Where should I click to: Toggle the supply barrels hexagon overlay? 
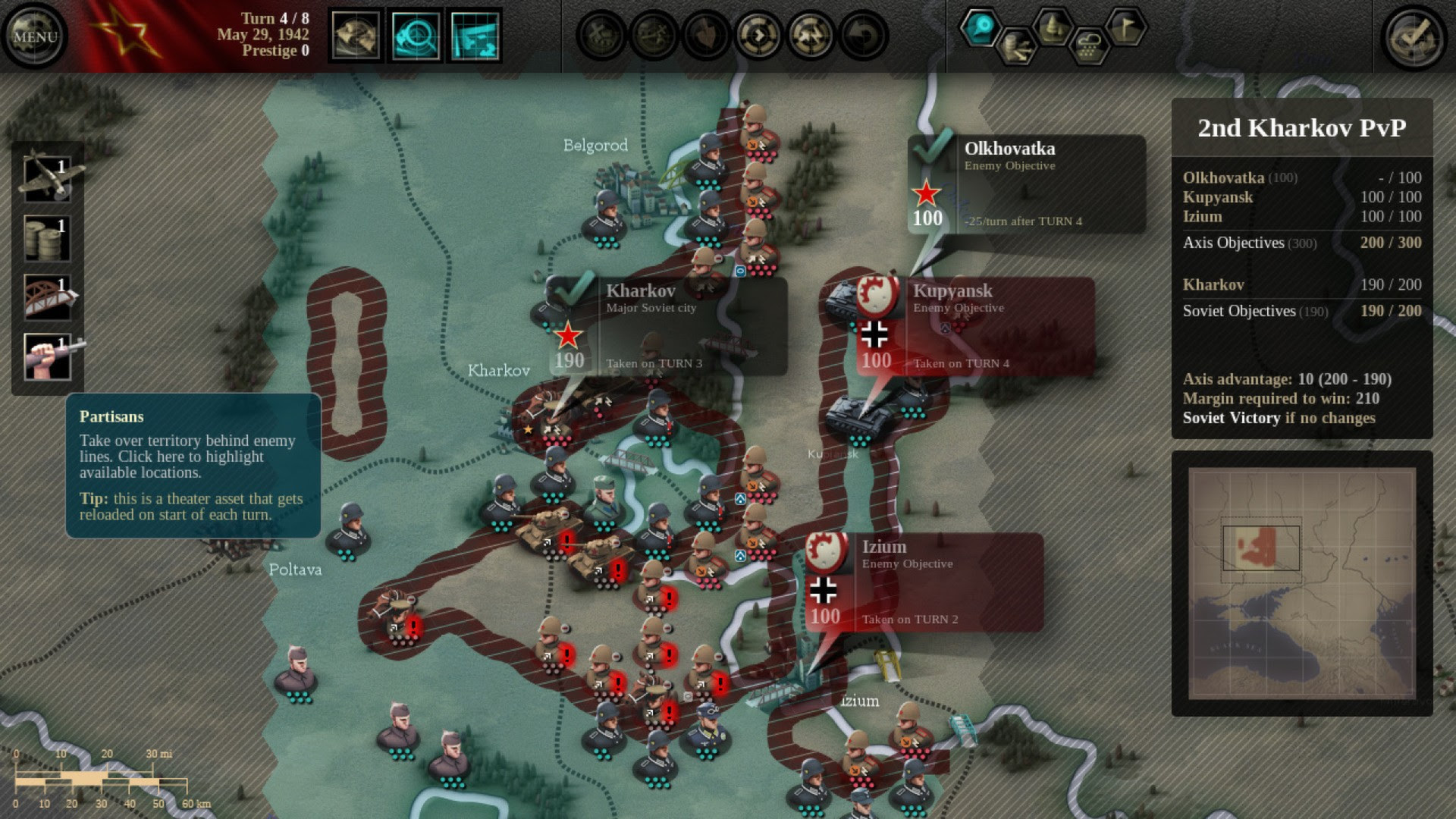(1016, 47)
